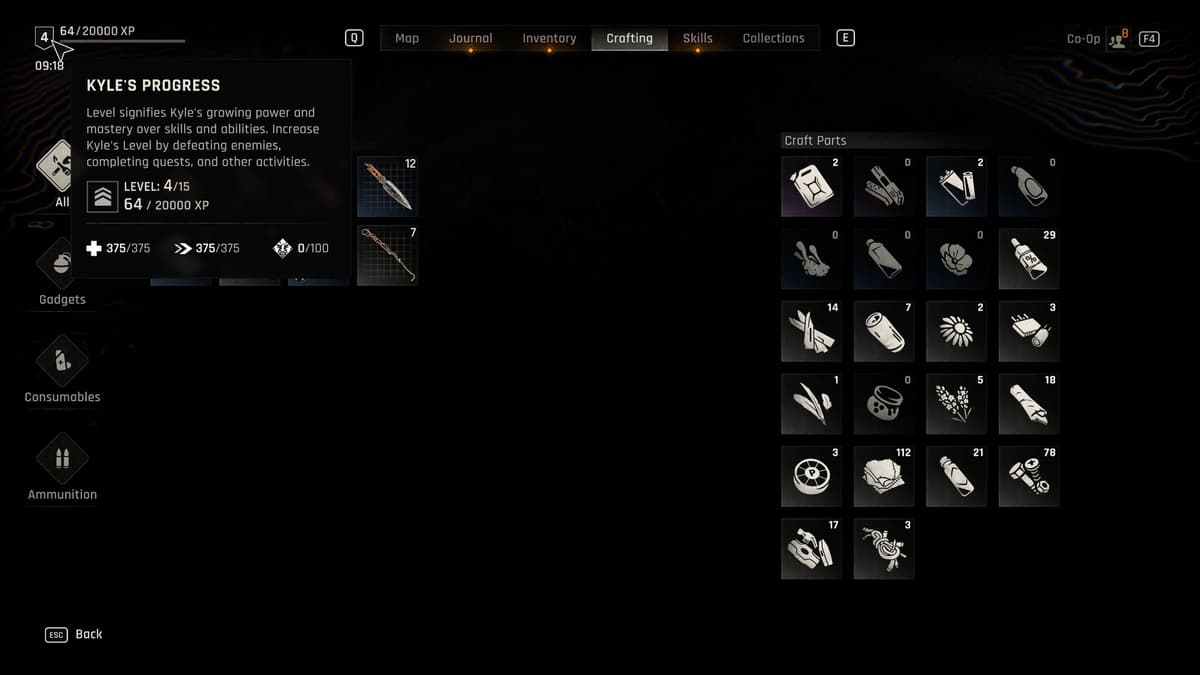Select the Crafting tab
Viewport: 1200px width, 675px height.
pos(629,38)
